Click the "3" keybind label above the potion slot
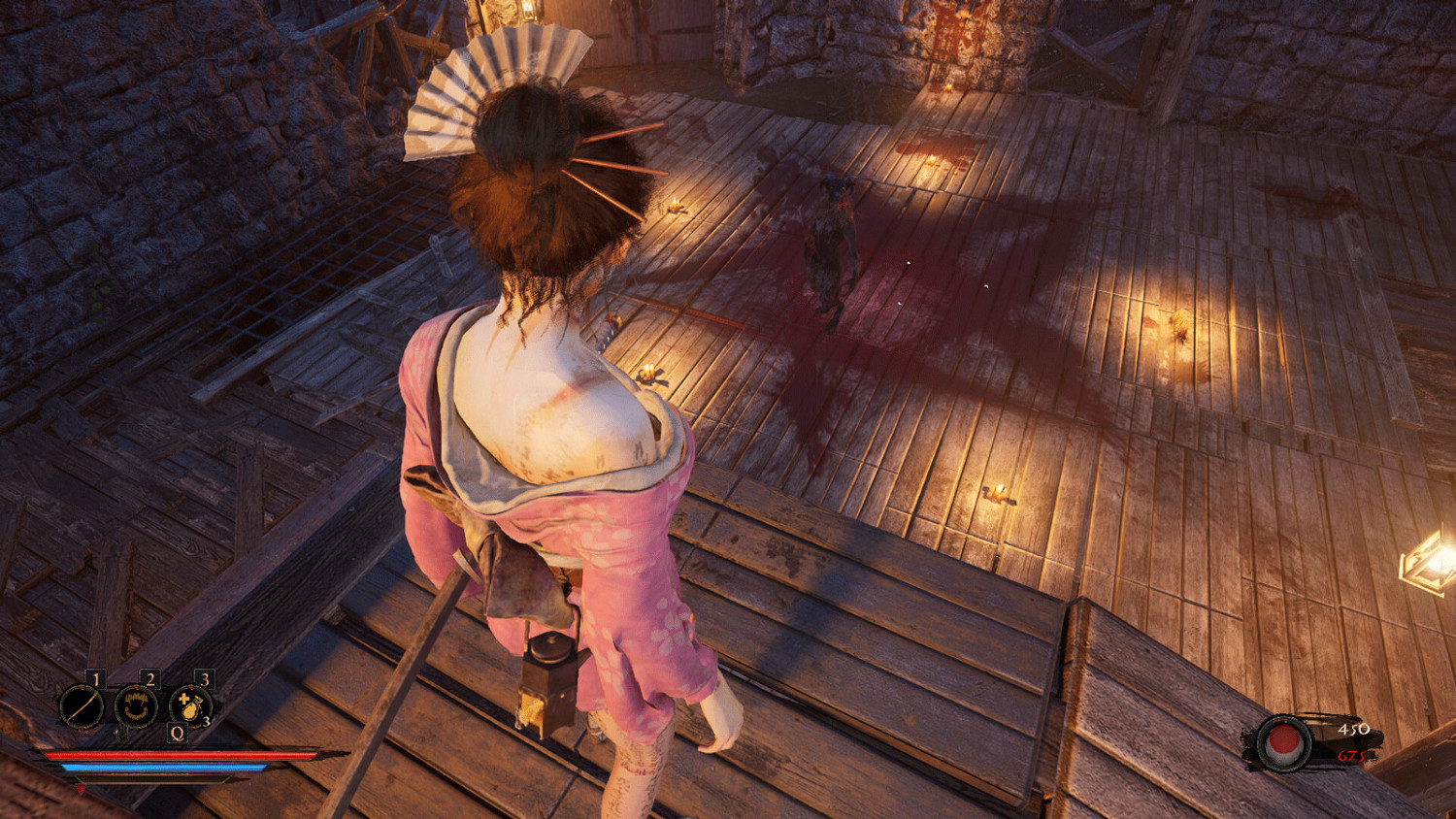This screenshot has height=819, width=1456. coord(205,677)
